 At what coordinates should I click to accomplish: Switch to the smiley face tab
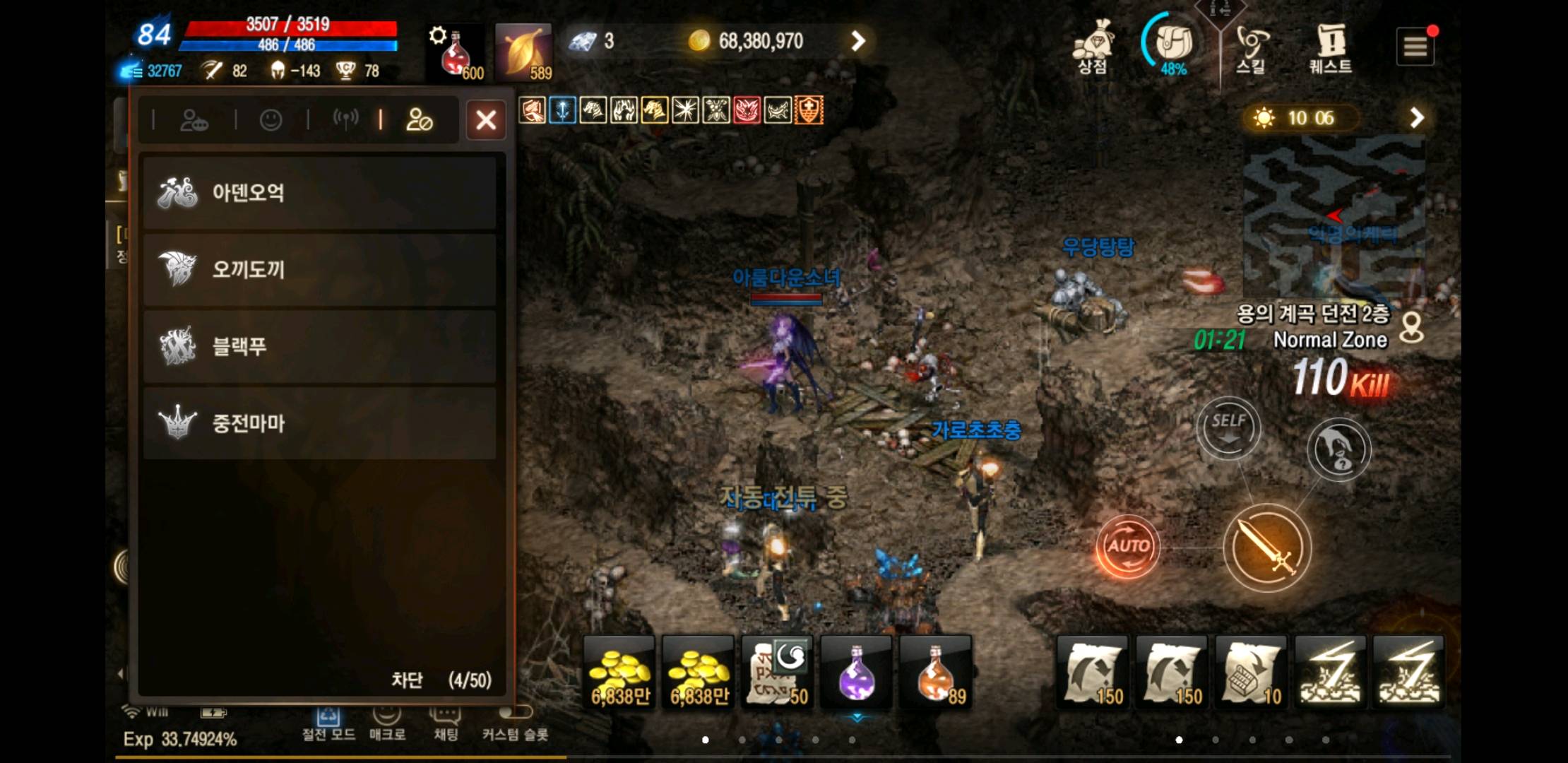271,120
